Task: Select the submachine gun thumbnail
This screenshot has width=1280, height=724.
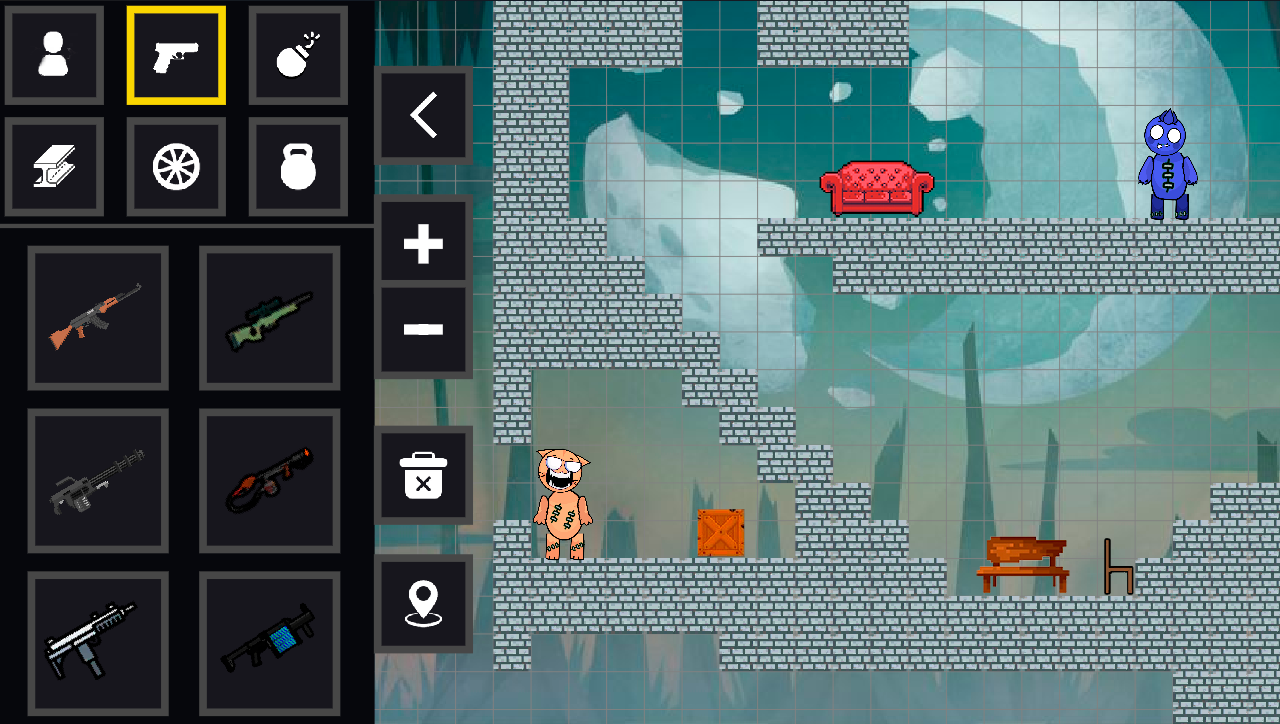Action: [97, 644]
